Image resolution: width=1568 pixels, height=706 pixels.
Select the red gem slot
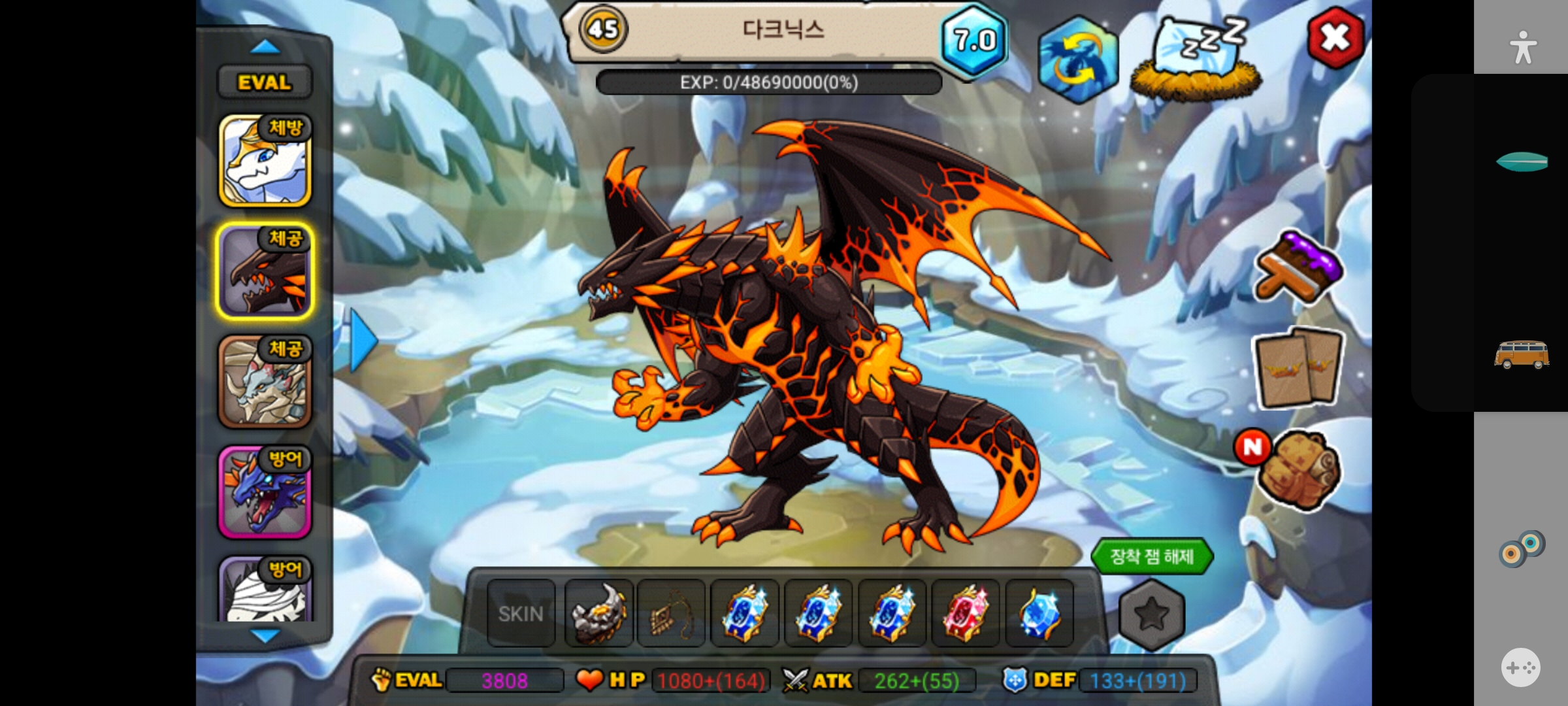coord(965,614)
